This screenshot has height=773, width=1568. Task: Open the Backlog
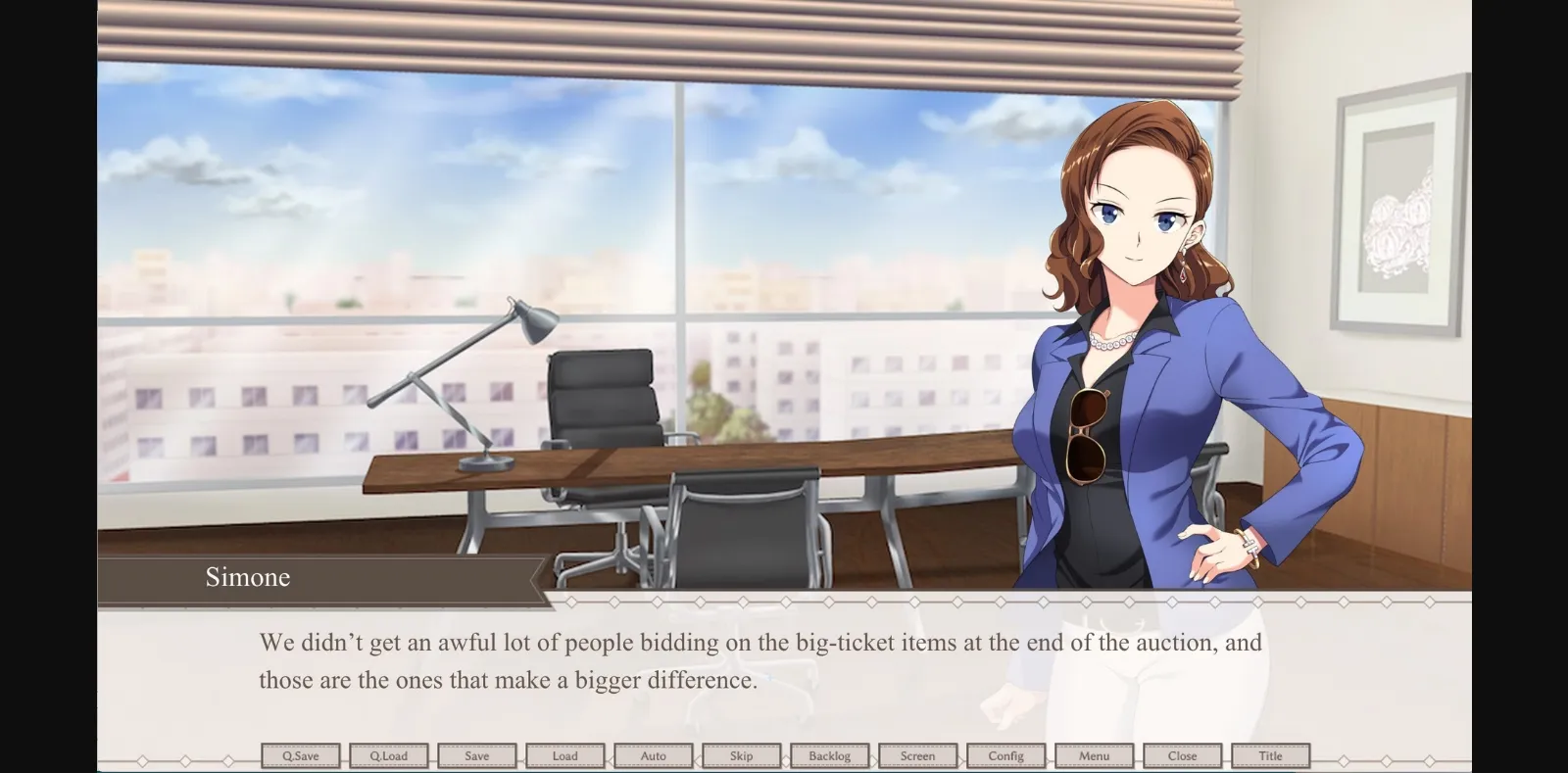tap(830, 755)
